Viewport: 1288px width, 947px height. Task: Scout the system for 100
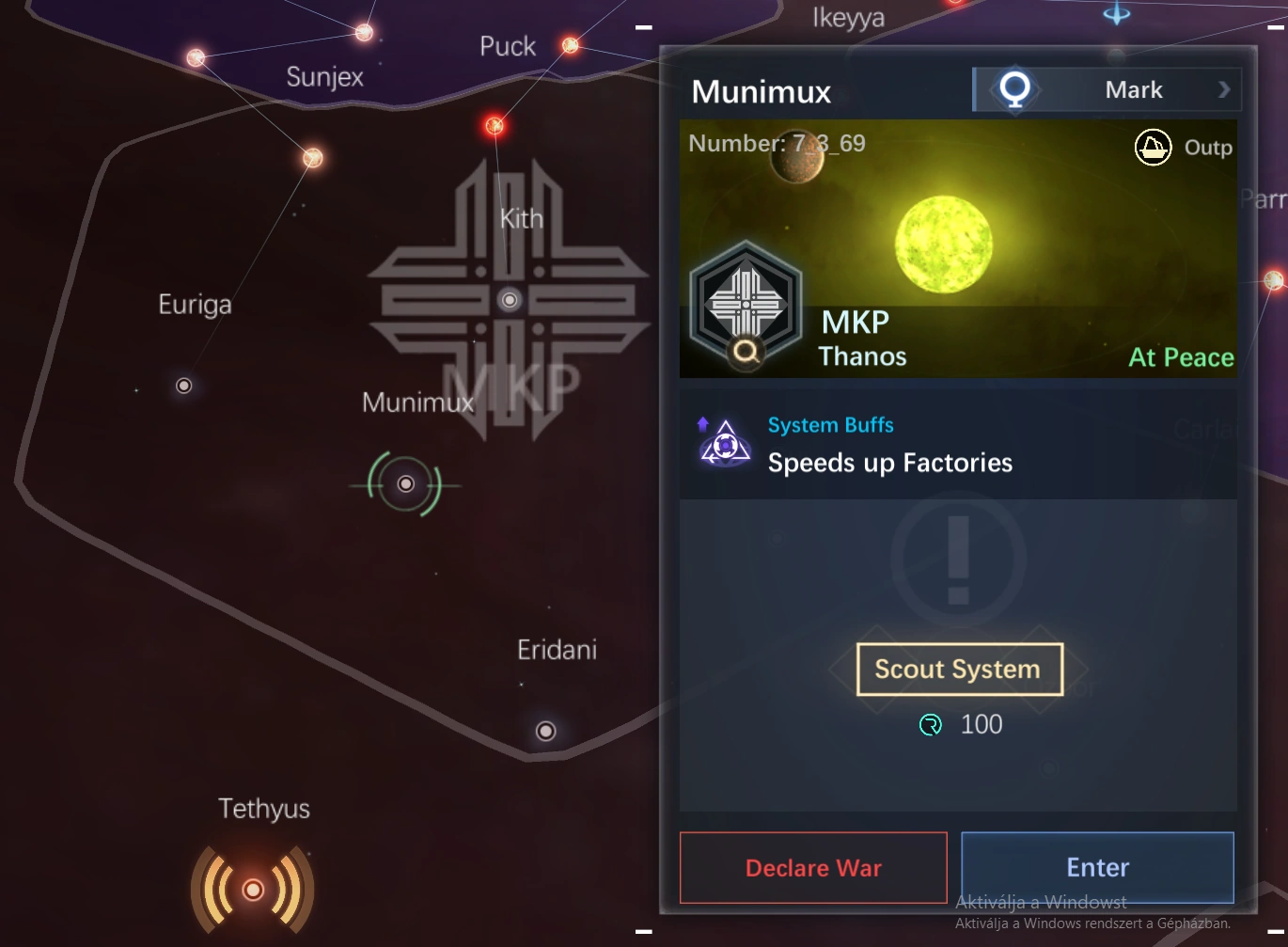click(959, 670)
